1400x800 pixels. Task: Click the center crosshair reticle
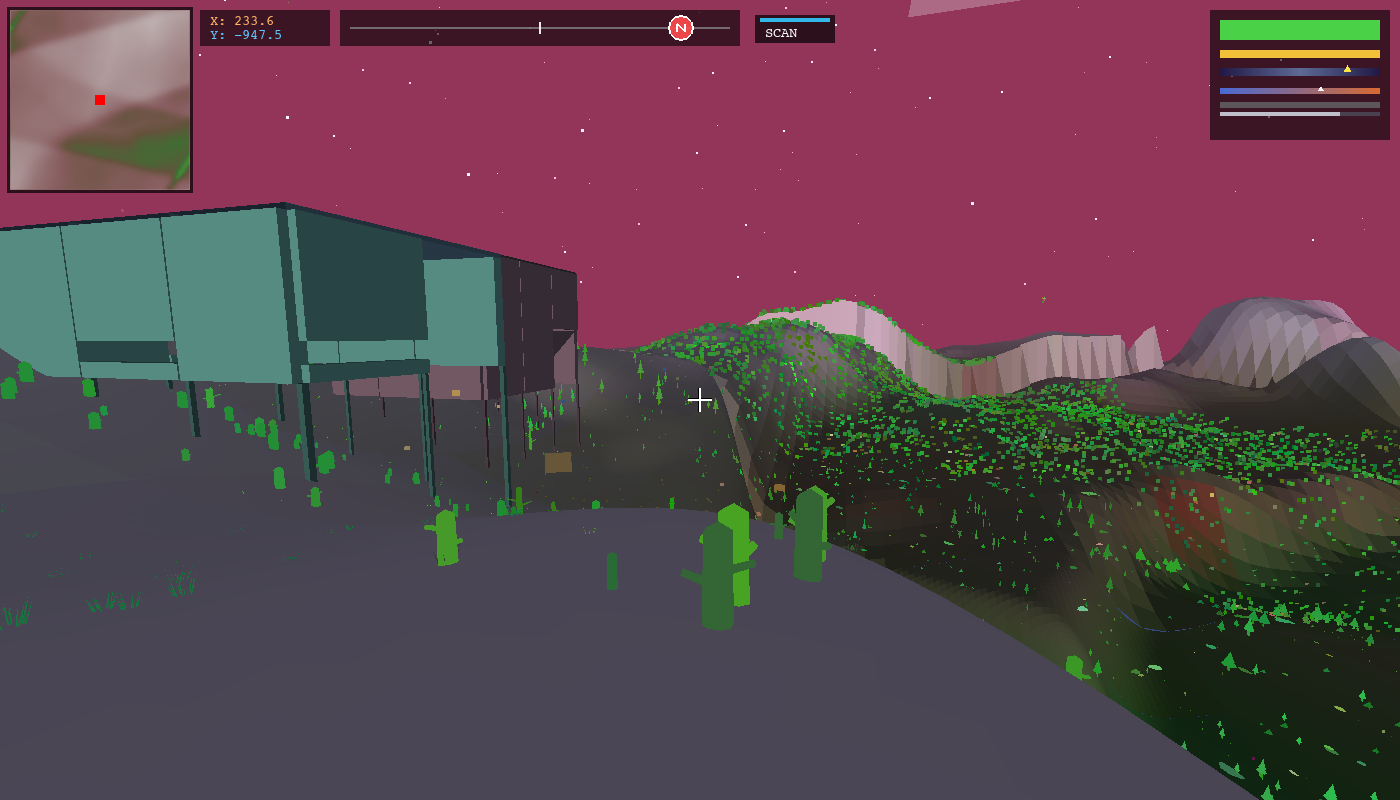coord(700,400)
